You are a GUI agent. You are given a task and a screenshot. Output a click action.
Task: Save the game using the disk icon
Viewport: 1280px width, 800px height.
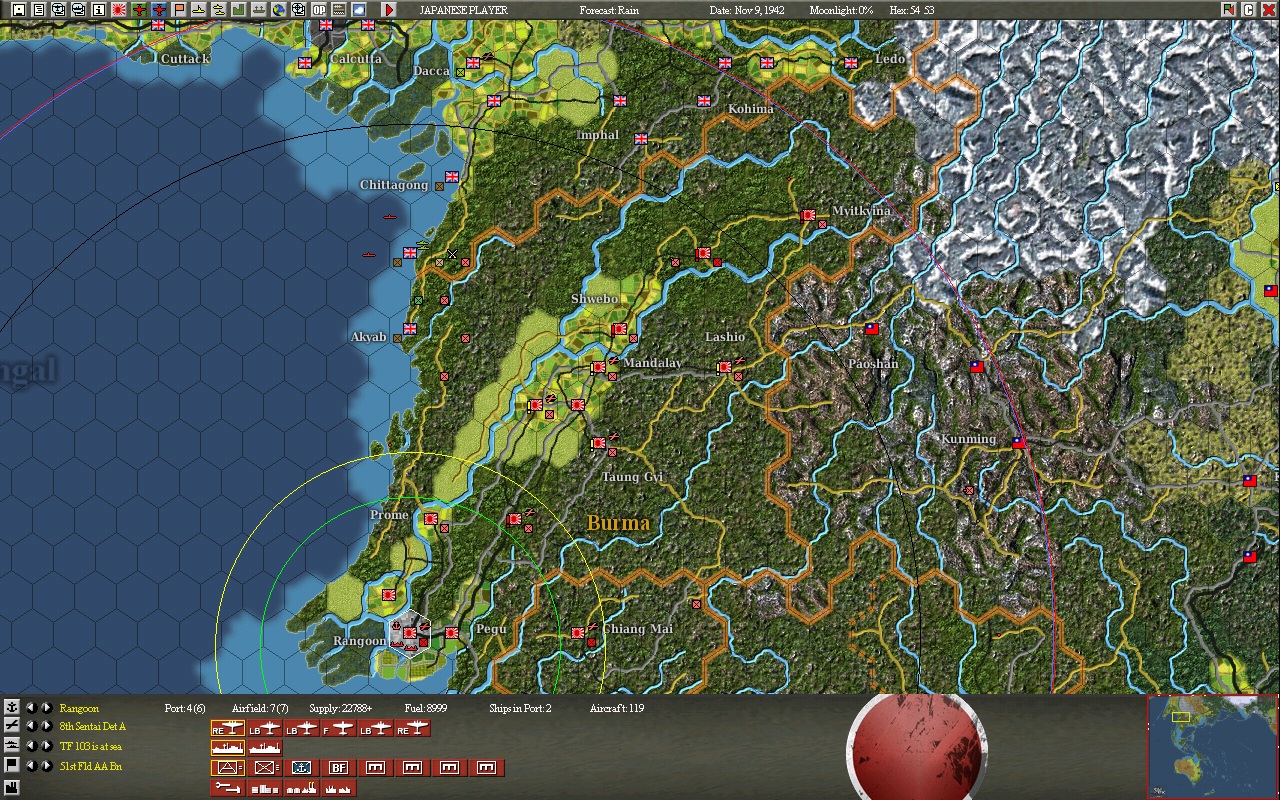click(17, 8)
